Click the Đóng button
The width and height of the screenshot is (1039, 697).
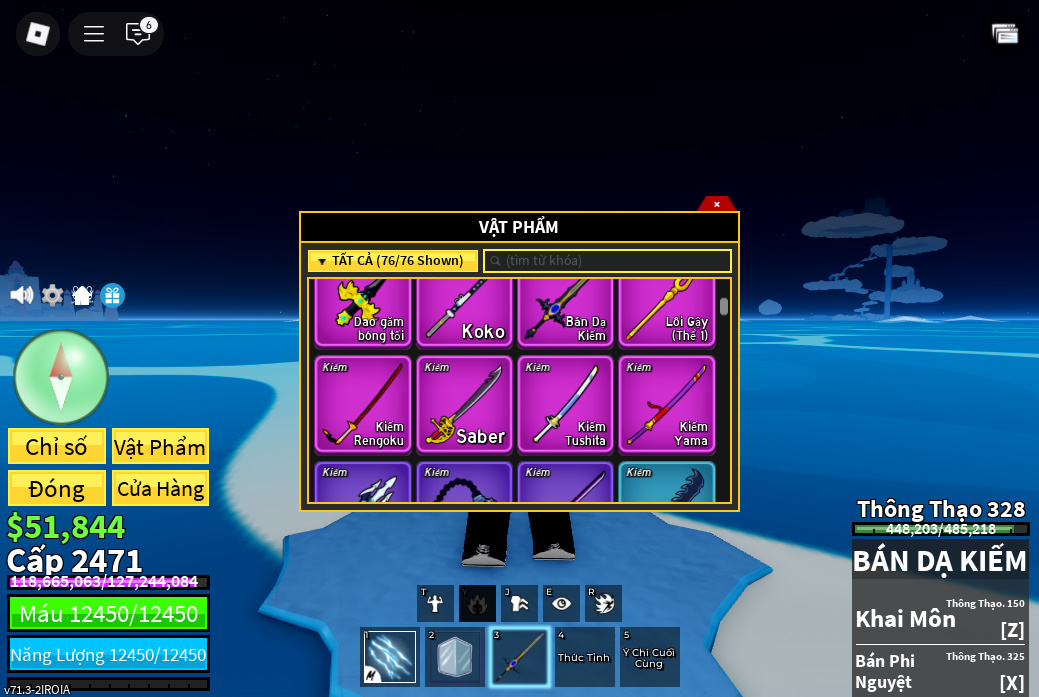pyautogui.click(x=57, y=488)
